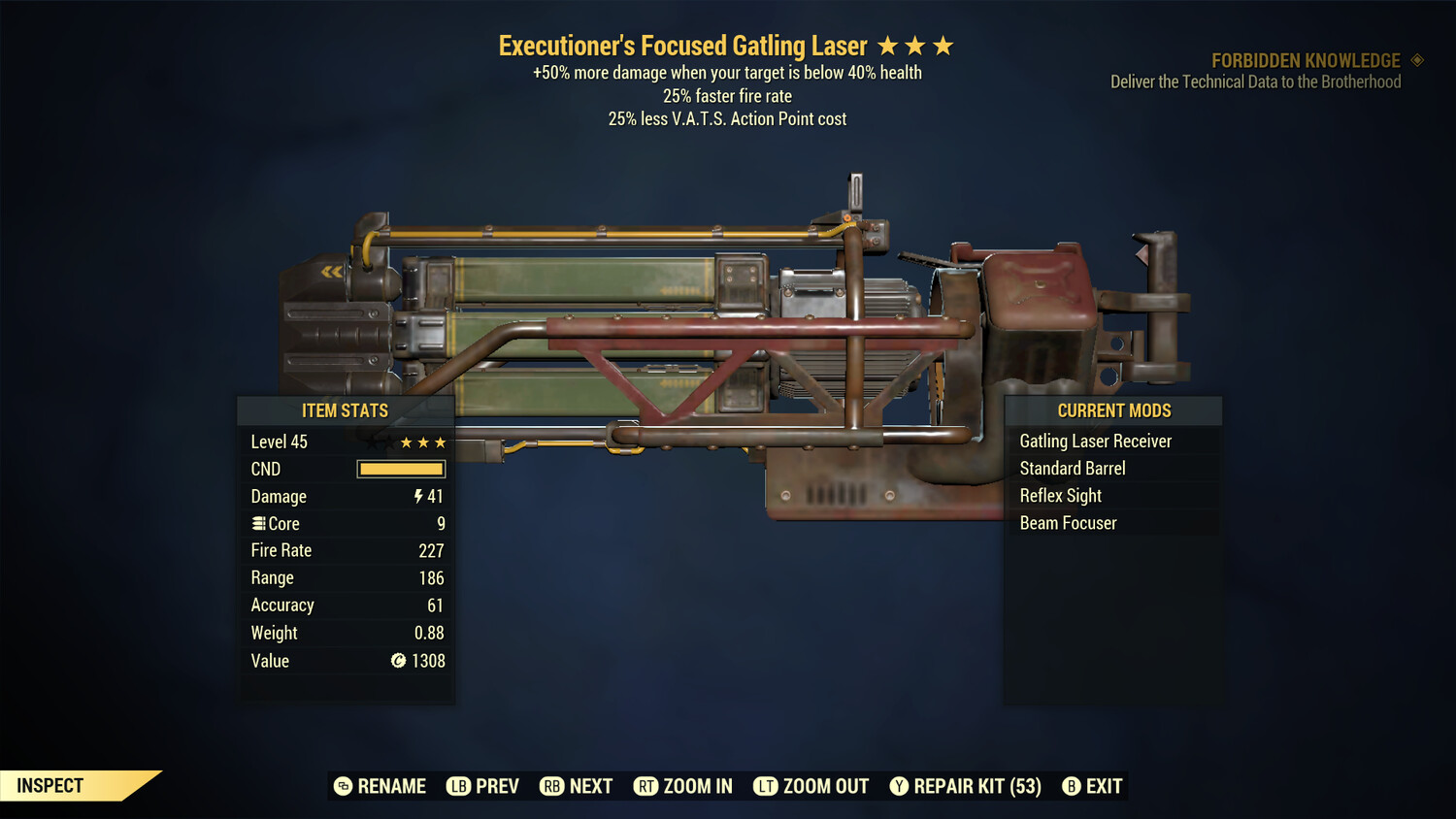Select the fusion core icon next to Core
The width and height of the screenshot is (1456, 819).
(257, 523)
